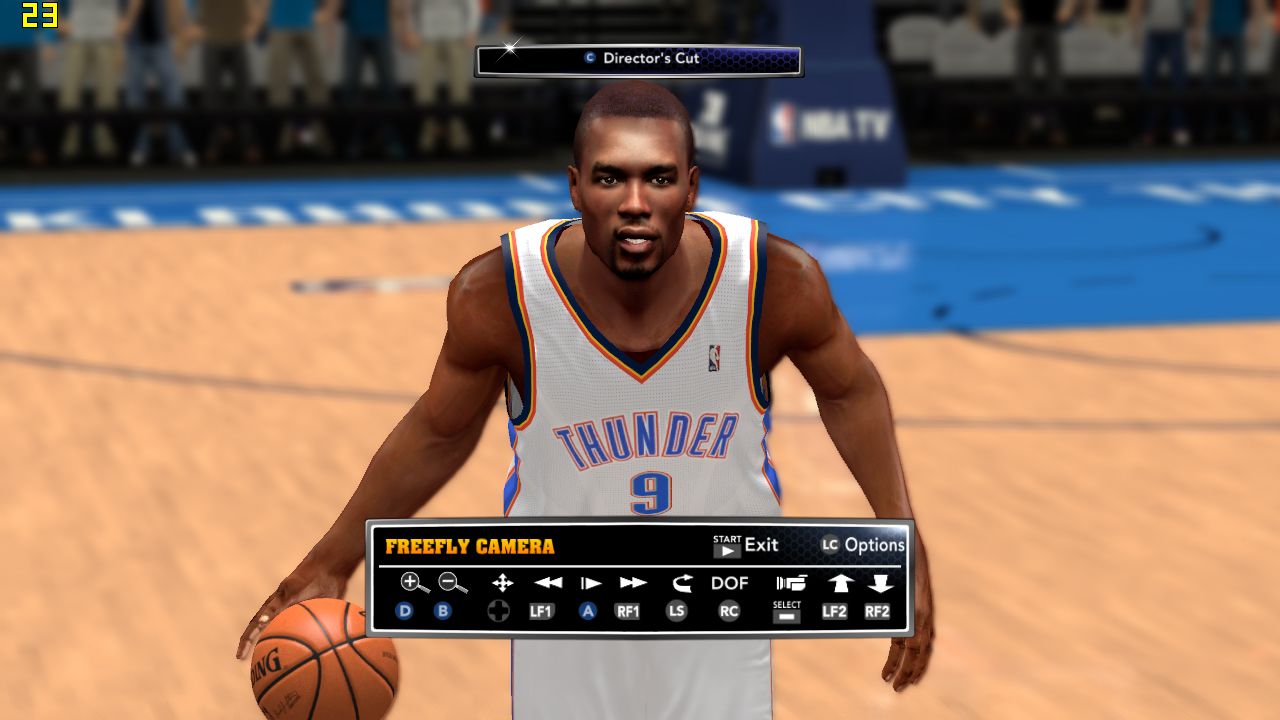1280x720 pixels.
Task: Activate the curved rotate arrow icon
Action: coord(682,583)
